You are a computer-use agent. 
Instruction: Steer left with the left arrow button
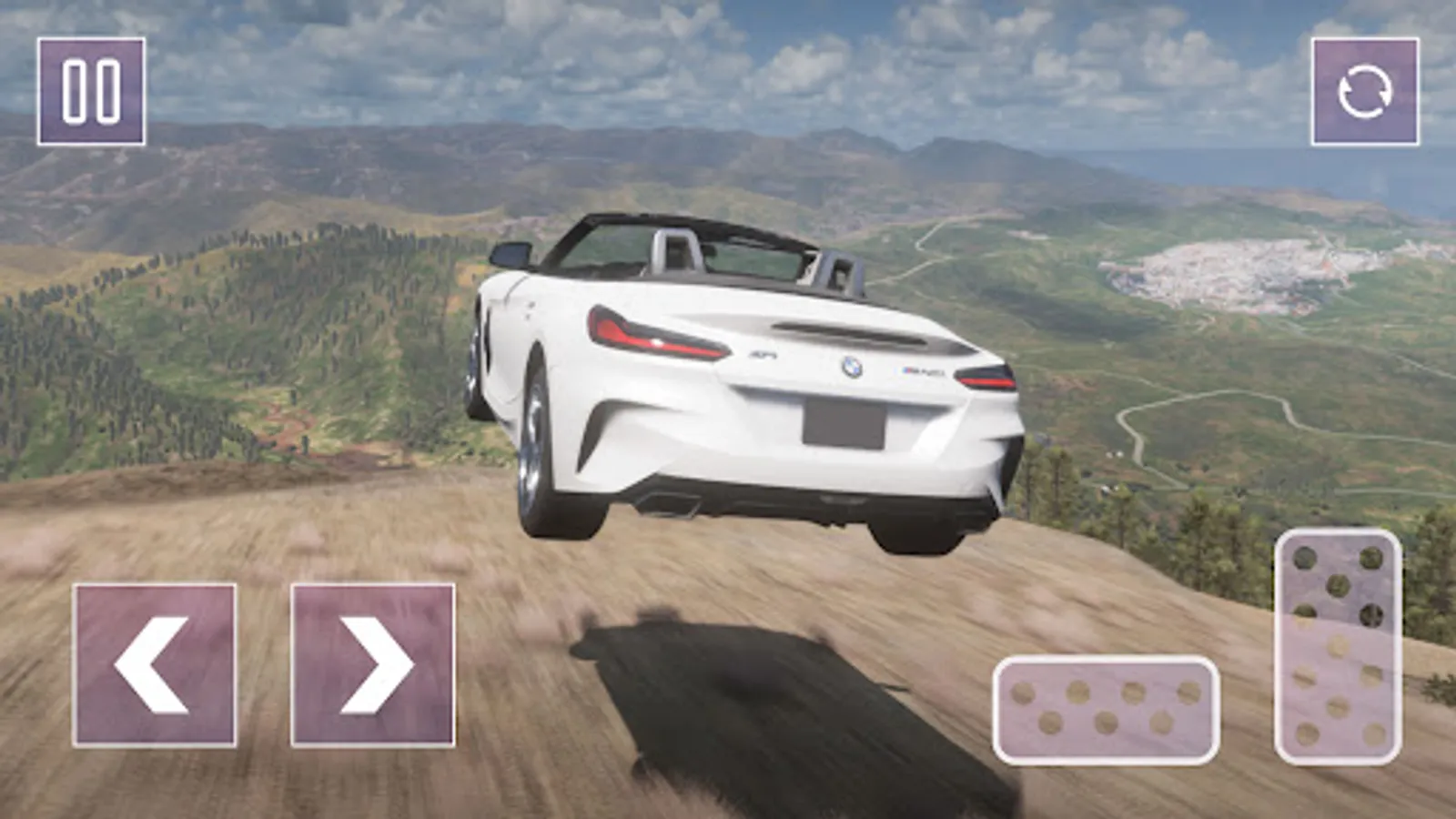coord(155,665)
